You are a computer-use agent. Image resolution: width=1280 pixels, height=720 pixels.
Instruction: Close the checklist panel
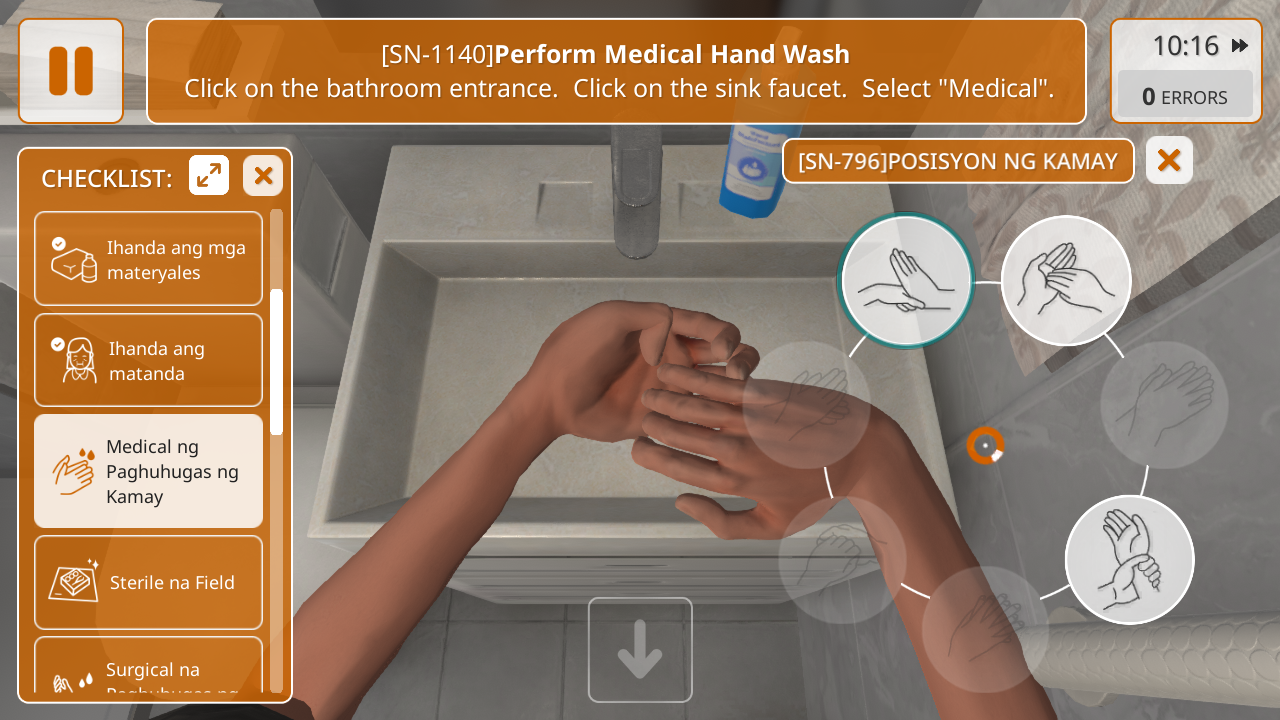(263, 176)
